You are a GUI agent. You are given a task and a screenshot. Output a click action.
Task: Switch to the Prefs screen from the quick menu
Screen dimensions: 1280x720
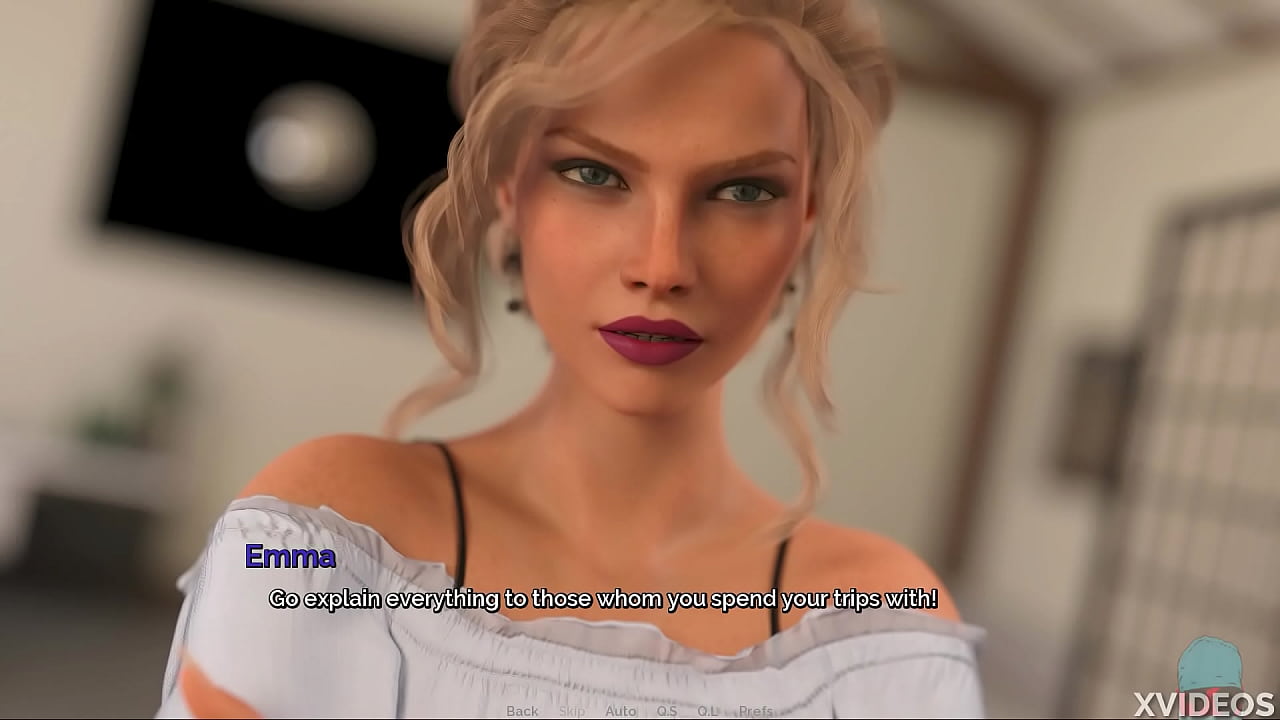tap(755, 710)
